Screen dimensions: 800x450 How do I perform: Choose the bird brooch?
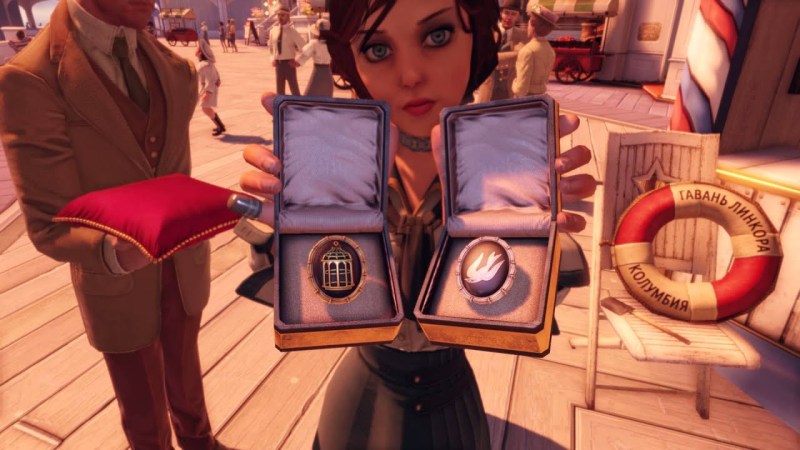tap(485, 270)
